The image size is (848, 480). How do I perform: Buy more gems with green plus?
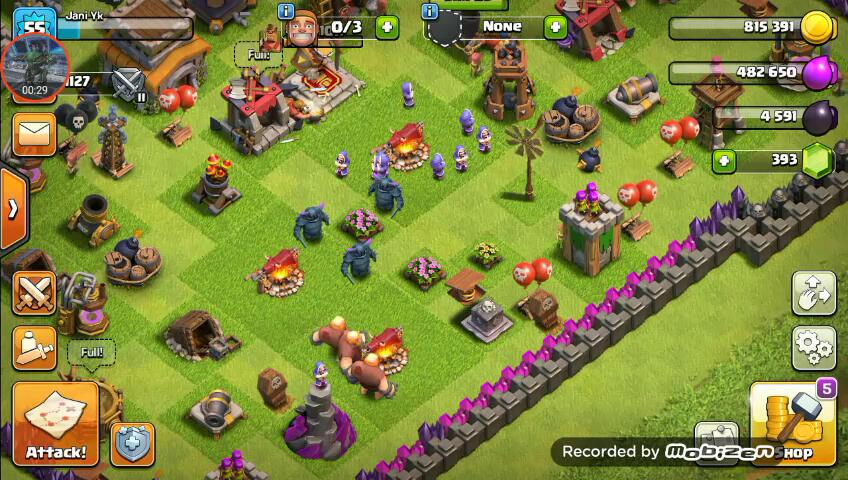[725, 160]
